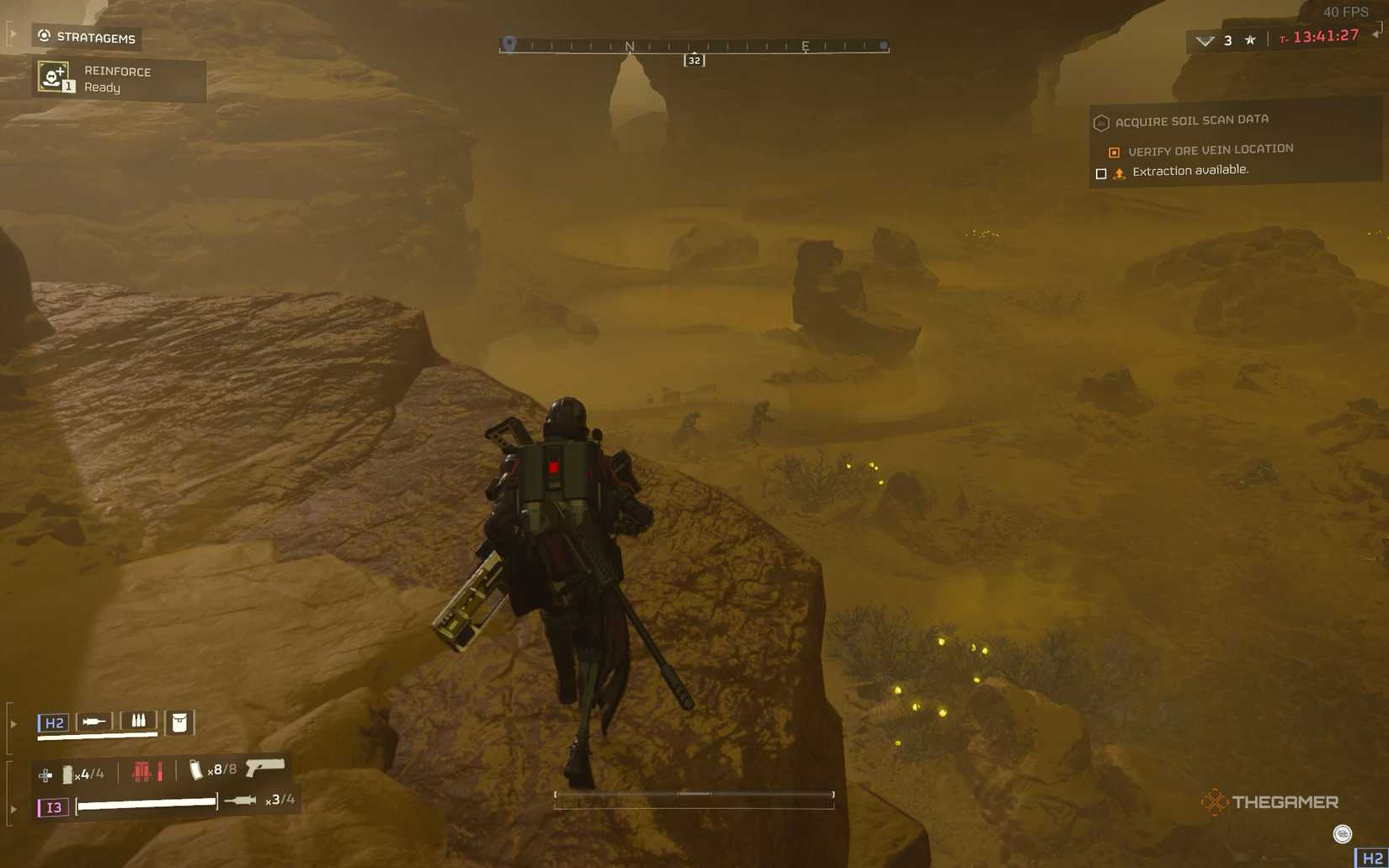The image size is (1389, 868).
Task: Click the Acquire Soil Scan Data hexagon icon
Action: click(x=1101, y=122)
